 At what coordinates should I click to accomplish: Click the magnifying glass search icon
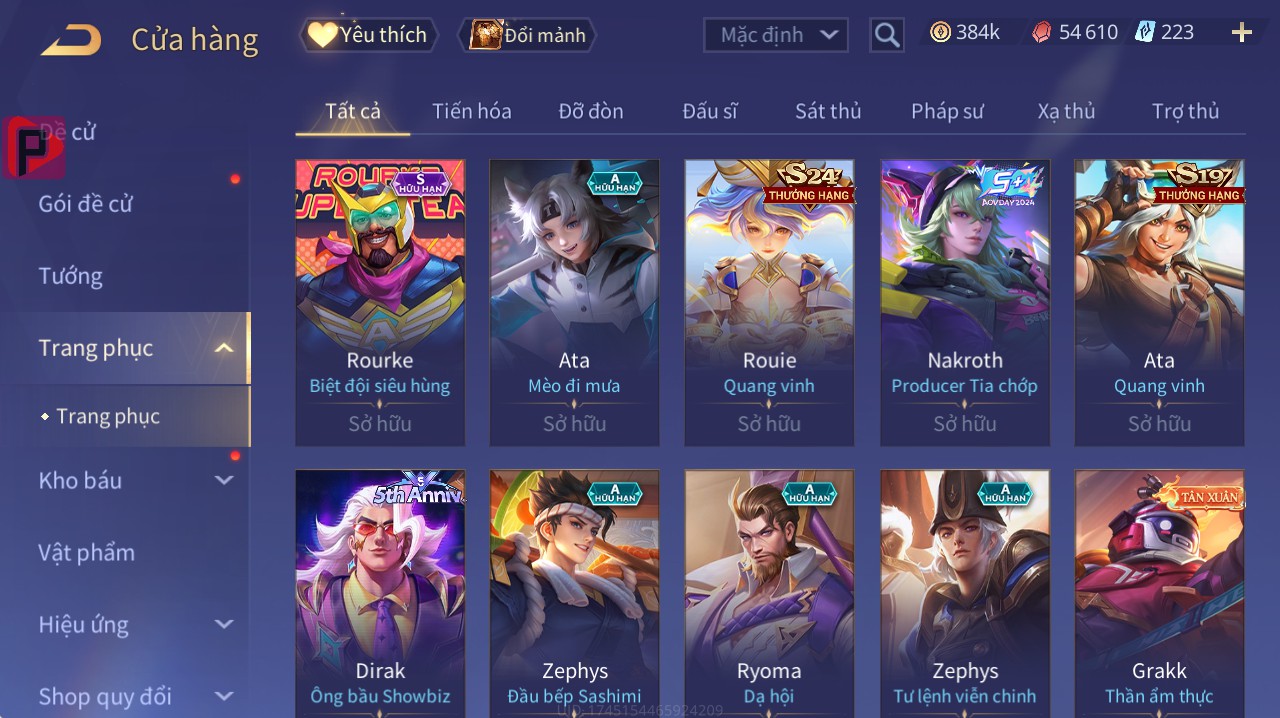tap(887, 35)
